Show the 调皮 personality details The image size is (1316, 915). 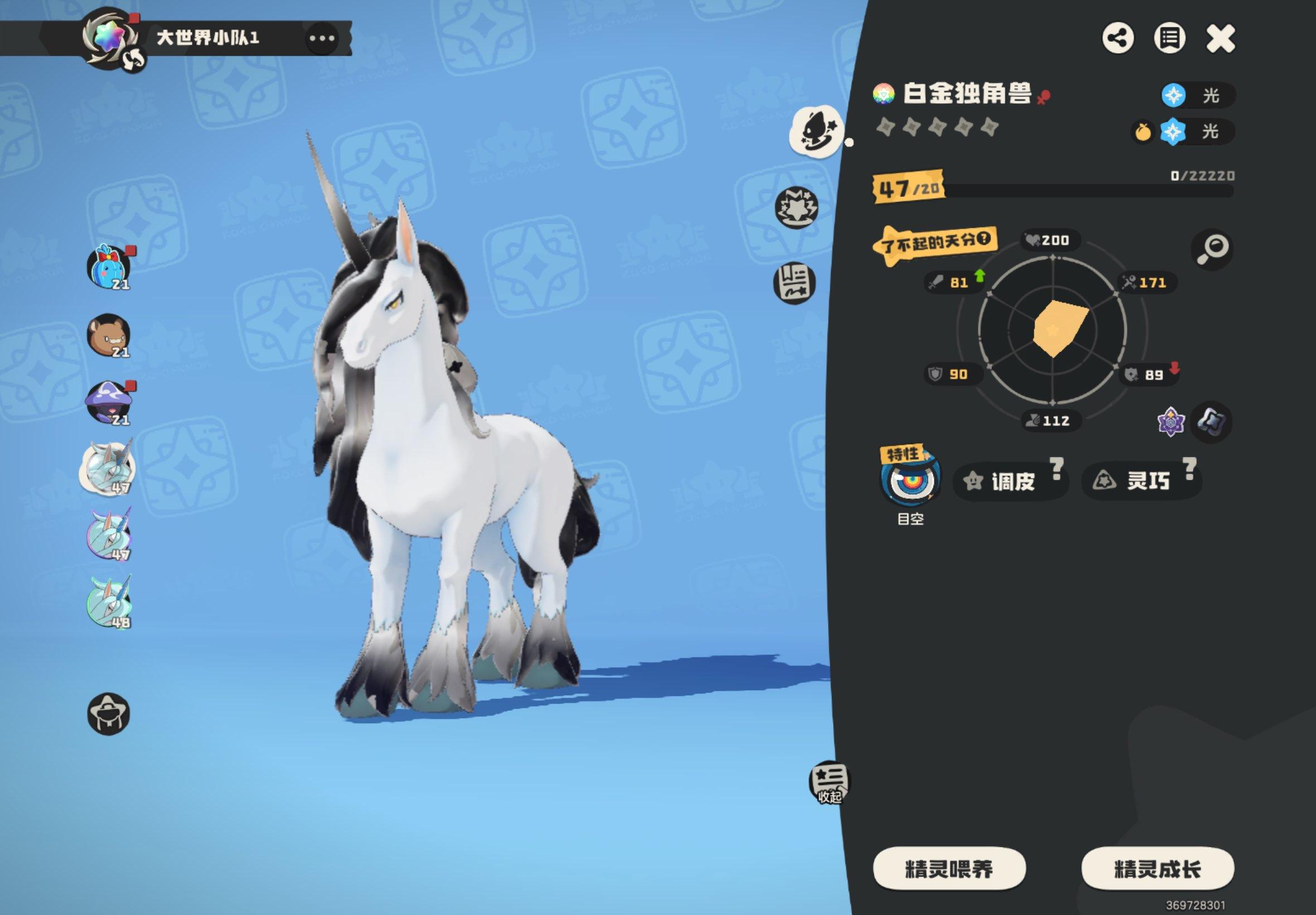(x=1010, y=481)
